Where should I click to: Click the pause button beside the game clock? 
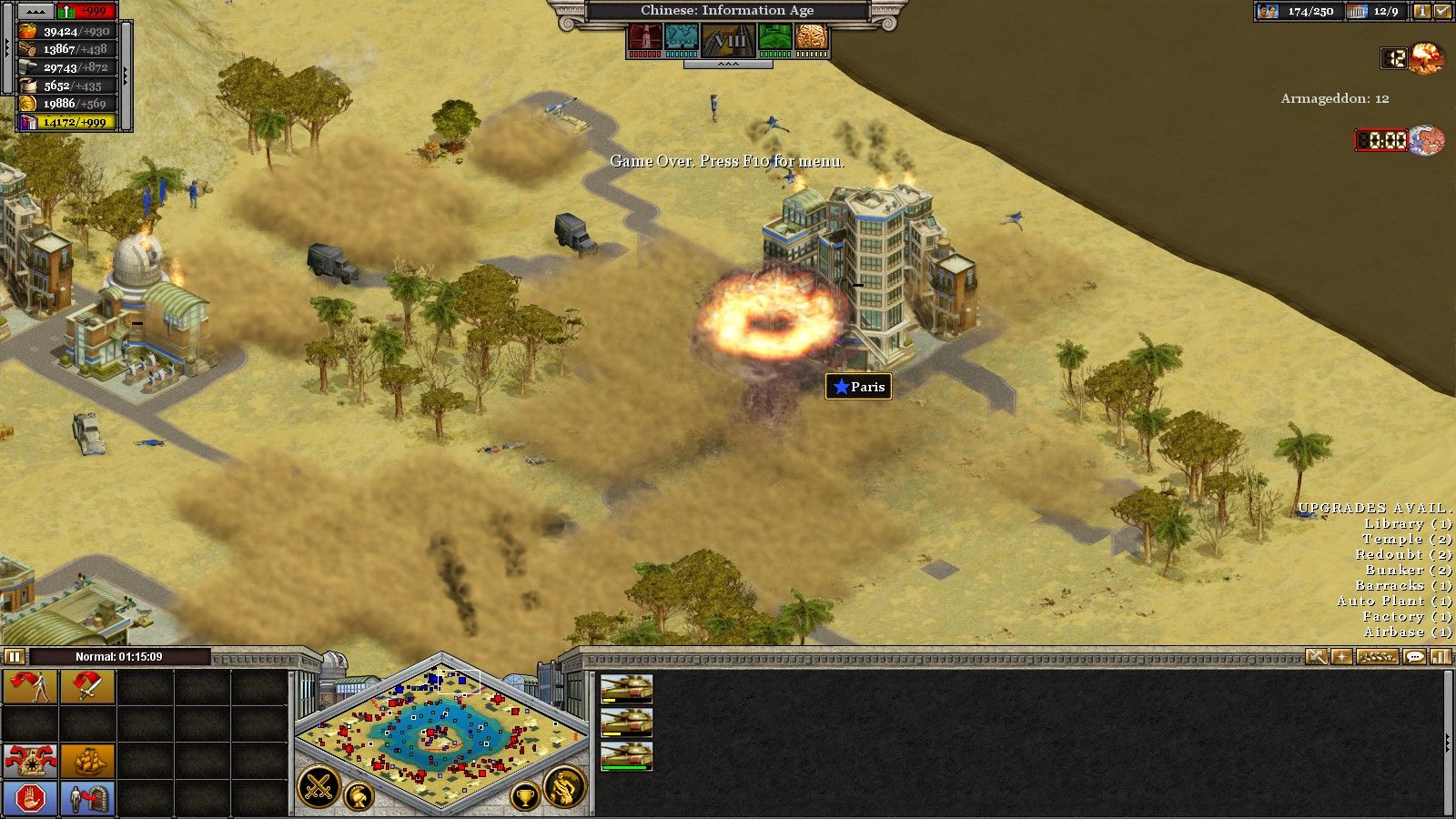(14, 656)
